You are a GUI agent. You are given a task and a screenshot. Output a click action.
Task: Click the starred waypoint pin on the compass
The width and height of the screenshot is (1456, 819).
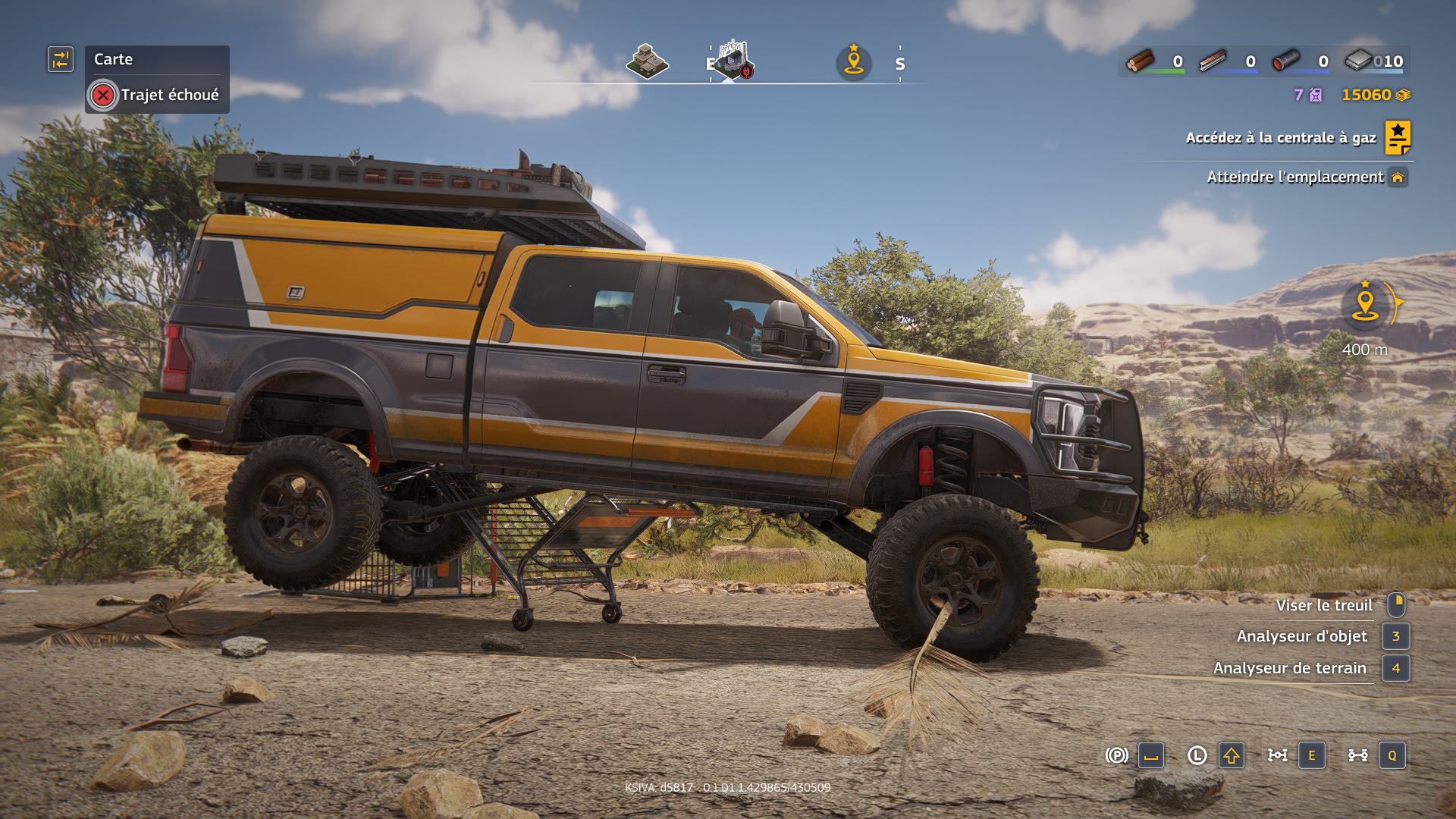(x=854, y=61)
